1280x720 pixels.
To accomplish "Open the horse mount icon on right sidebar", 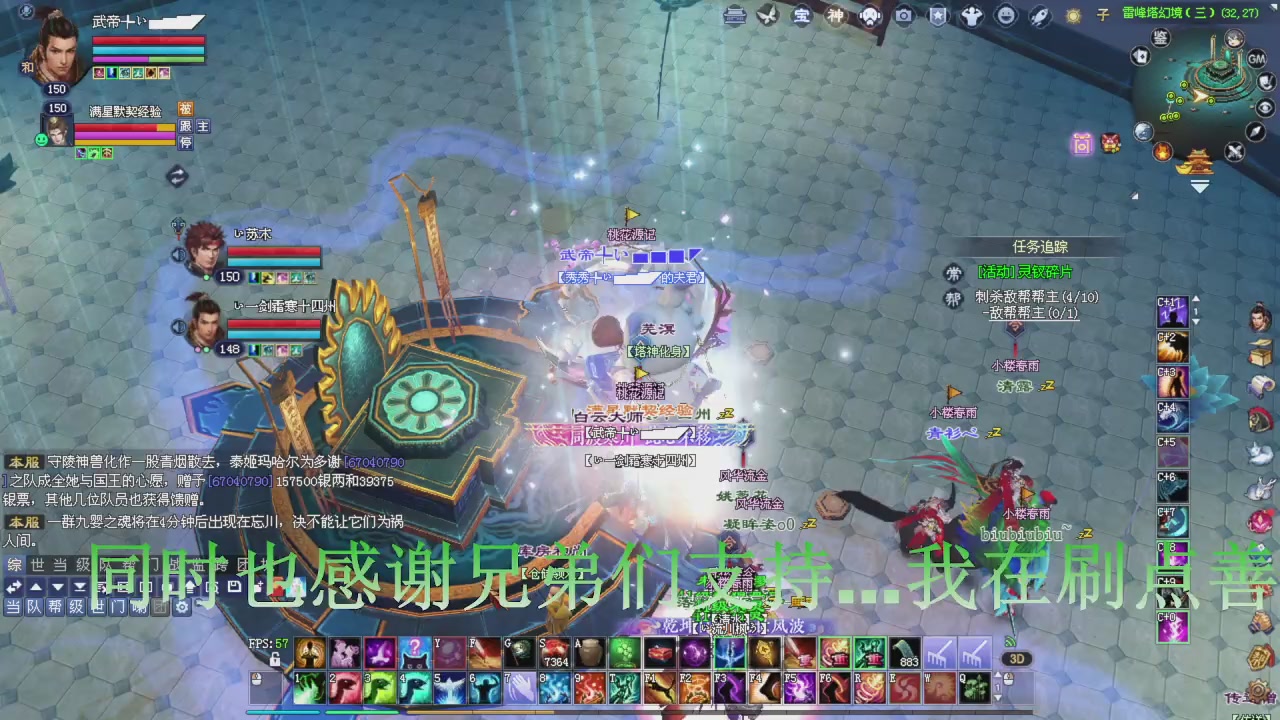I will 1259,421.
